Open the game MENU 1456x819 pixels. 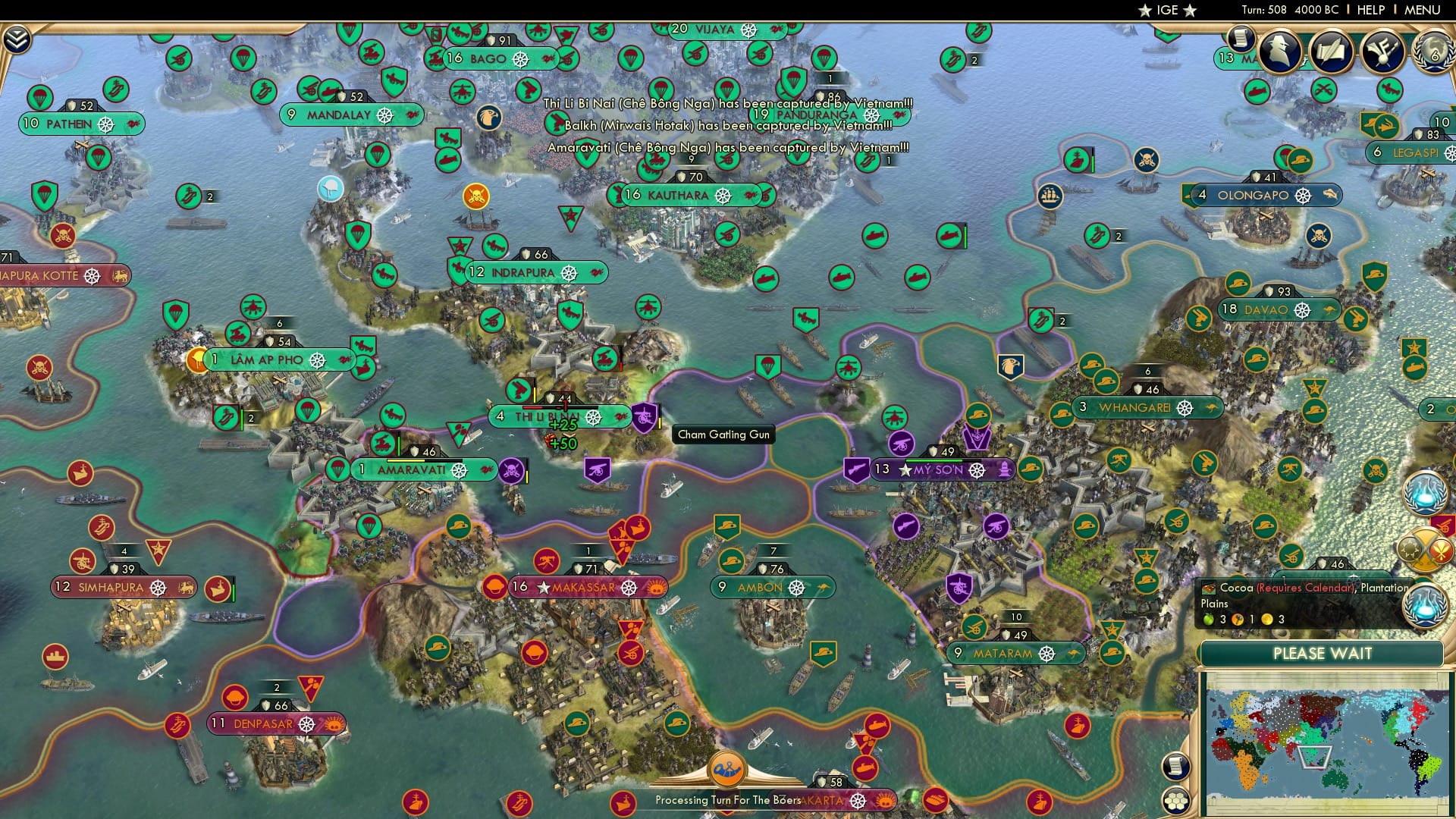point(1421,10)
